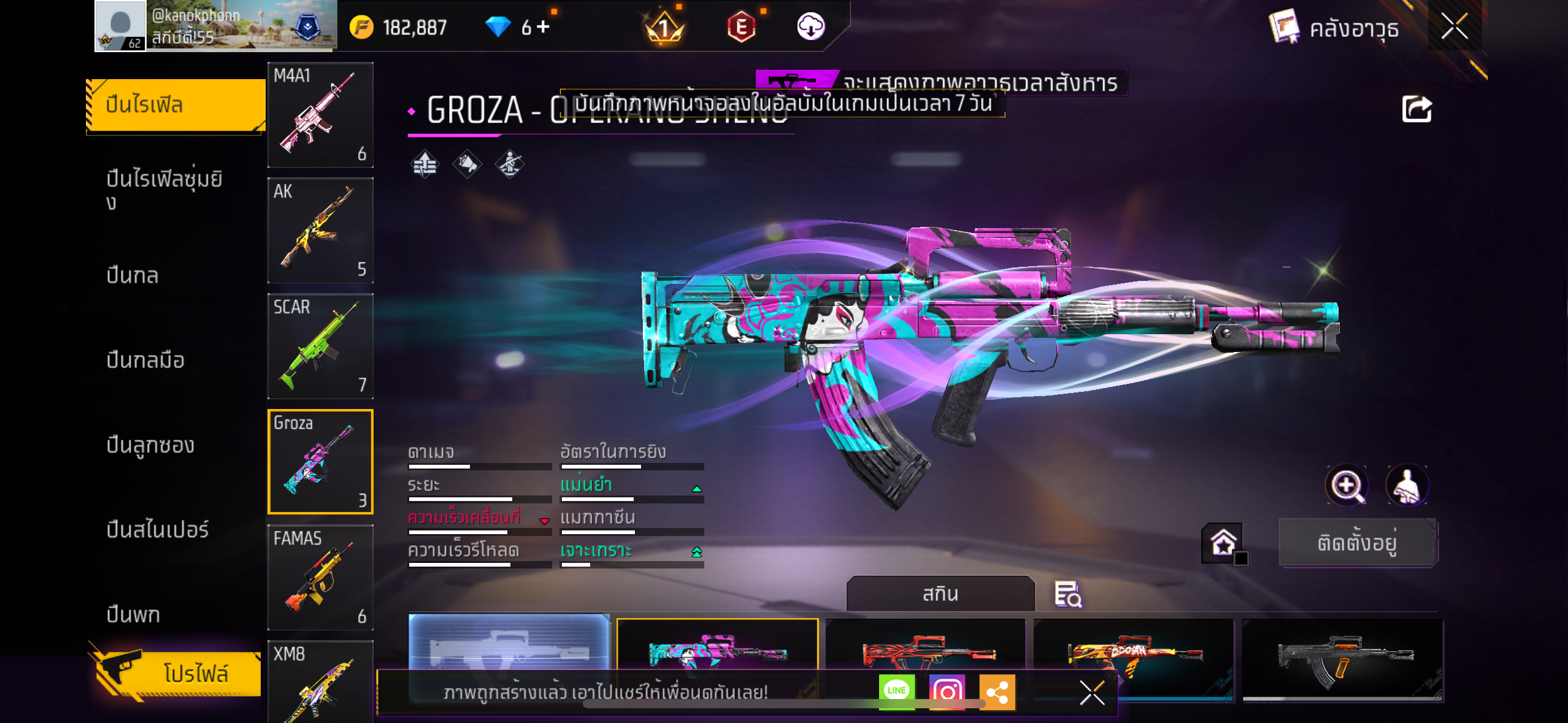Pick the SCAR weapon tile
The height and width of the screenshot is (723, 1568).
pyautogui.click(x=320, y=346)
